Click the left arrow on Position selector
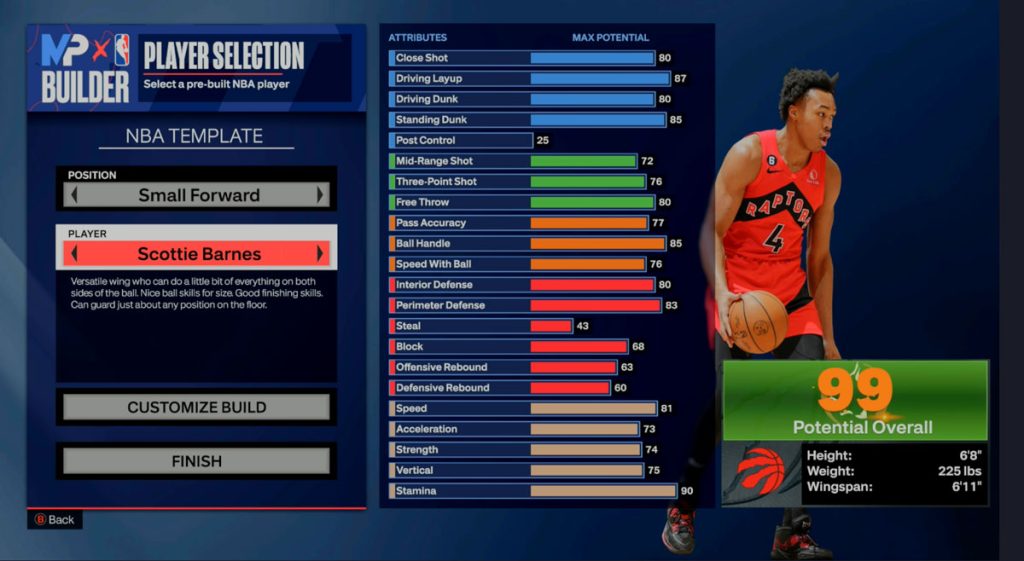Viewport: 1024px width, 561px height. (73, 195)
